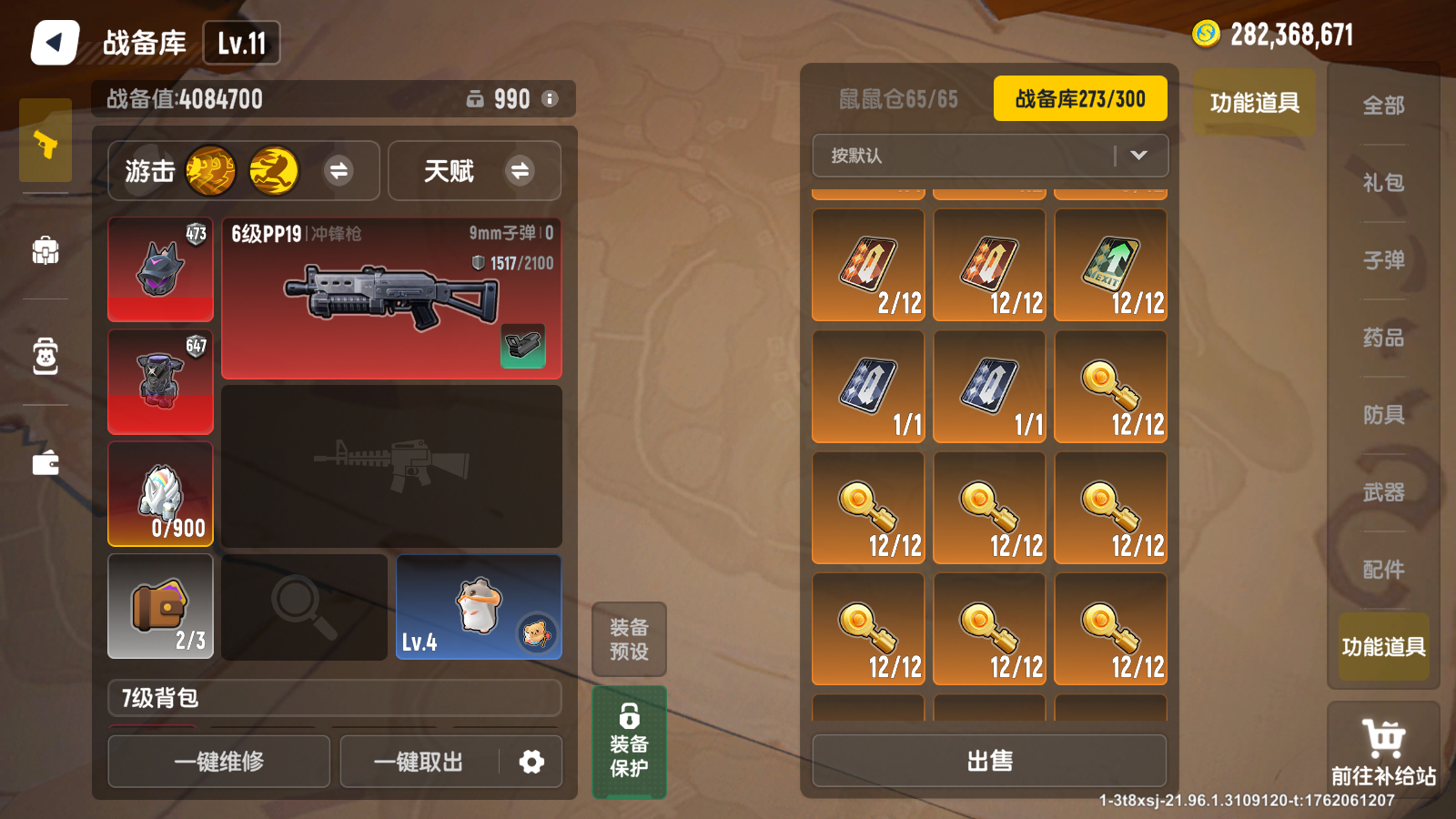Open the settings gear next to 一键取出
The width and height of the screenshot is (1456, 819).
pos(532,762)
